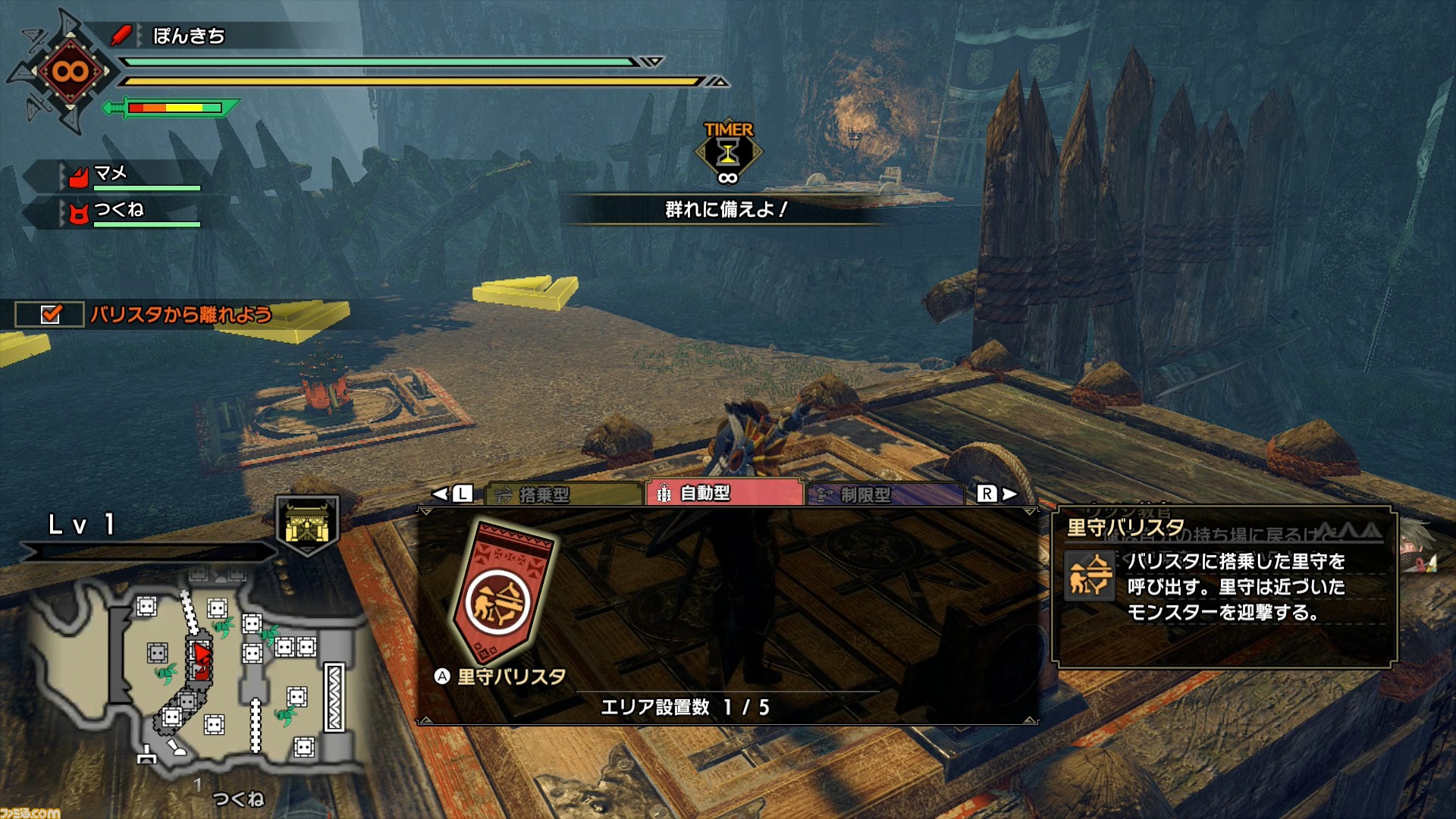
Task: Switch to the 搭乗型 tab
Action: (563, 494)
